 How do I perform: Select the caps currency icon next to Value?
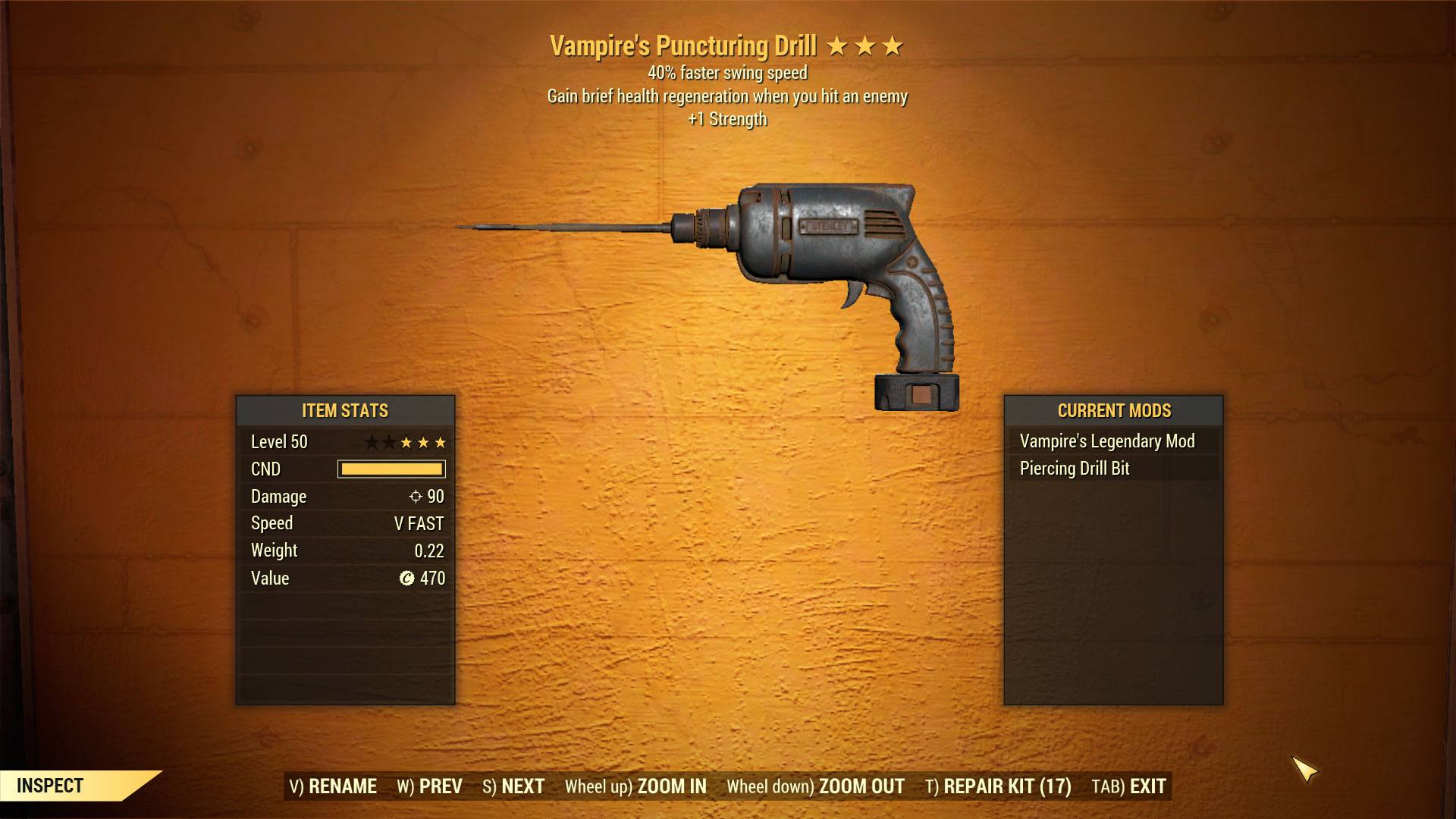pos(406,579)
